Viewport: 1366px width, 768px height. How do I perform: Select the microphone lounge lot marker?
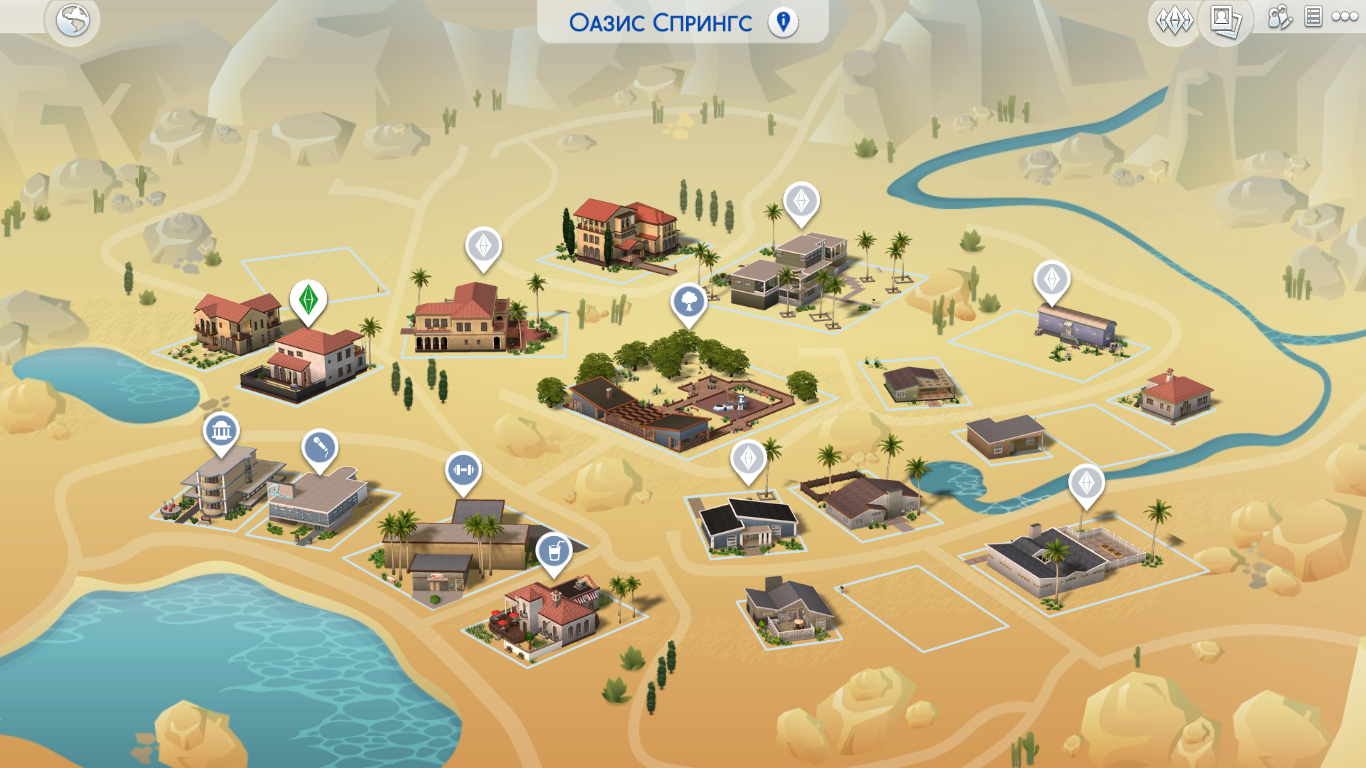tap(320, 449)
